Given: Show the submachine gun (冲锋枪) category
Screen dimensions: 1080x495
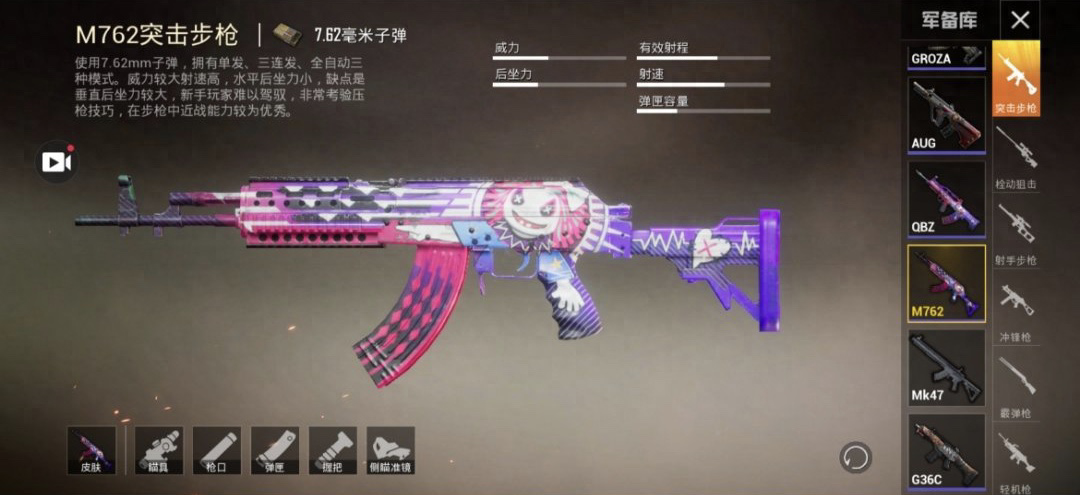Looking at the screenshot, I should pyautogui.click(x=1016, y=308).
